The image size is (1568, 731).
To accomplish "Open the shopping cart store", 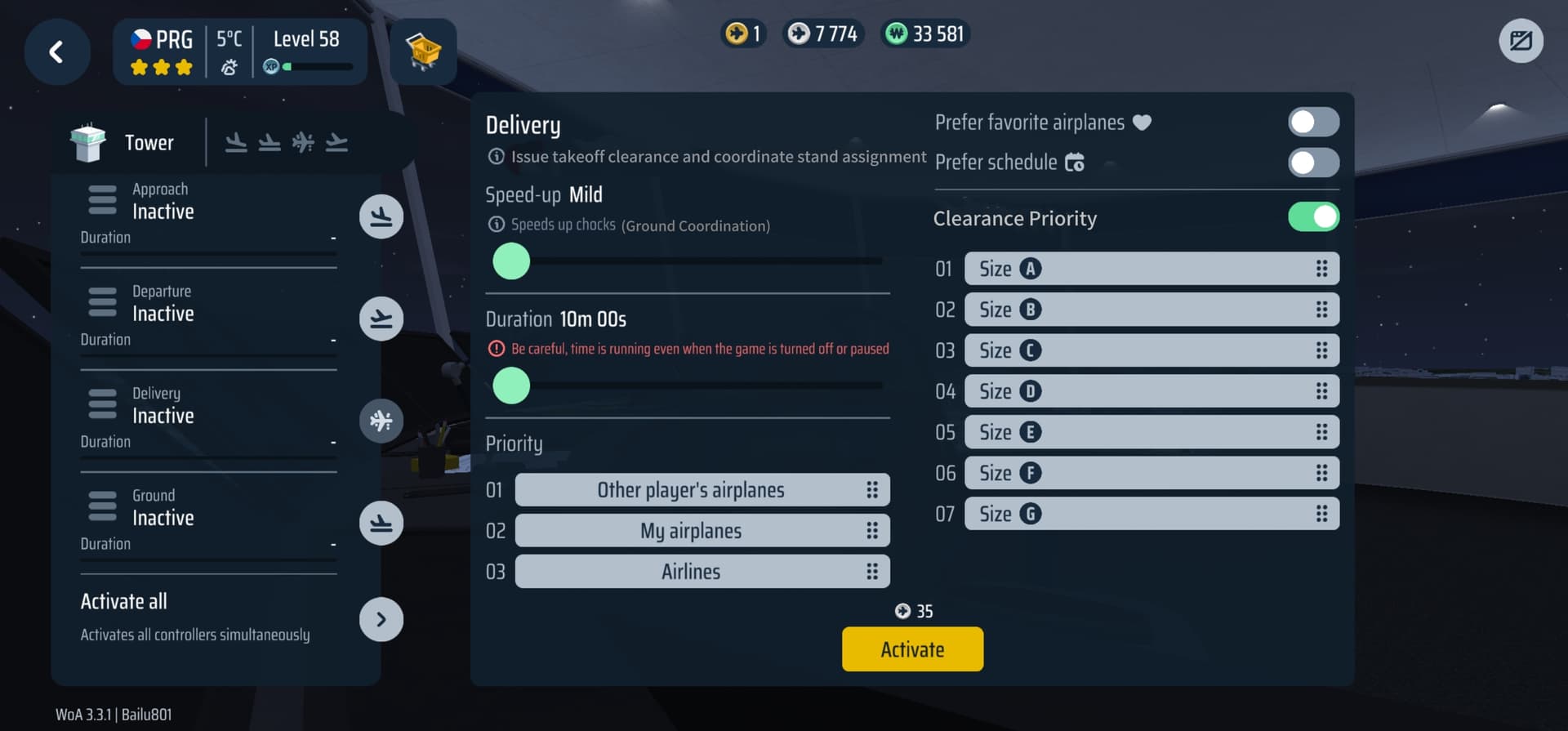I will (x=423, y=52).
